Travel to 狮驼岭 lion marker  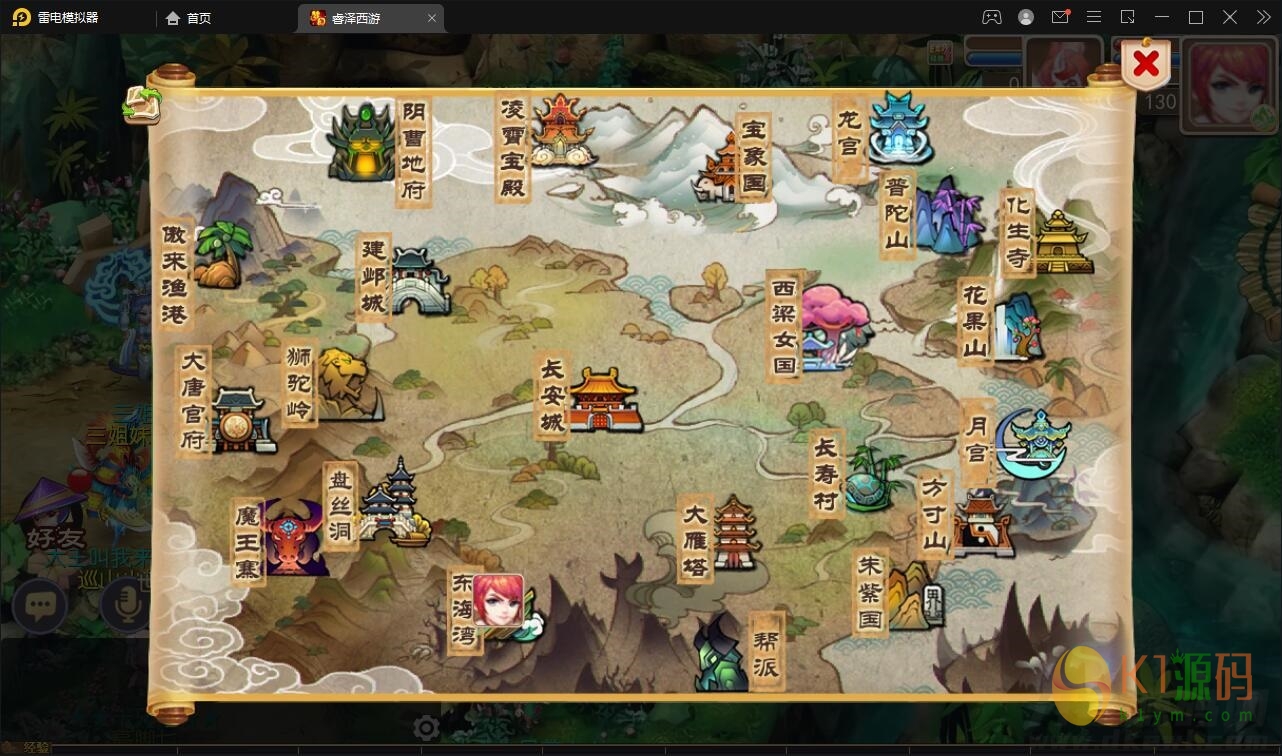[x=346, y=385]
